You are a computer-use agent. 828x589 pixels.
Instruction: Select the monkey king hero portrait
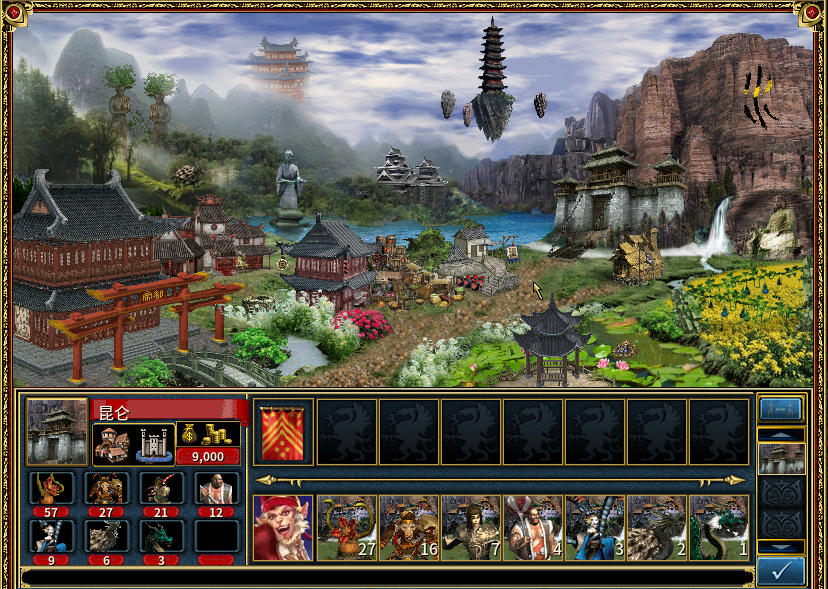point(282,527)
